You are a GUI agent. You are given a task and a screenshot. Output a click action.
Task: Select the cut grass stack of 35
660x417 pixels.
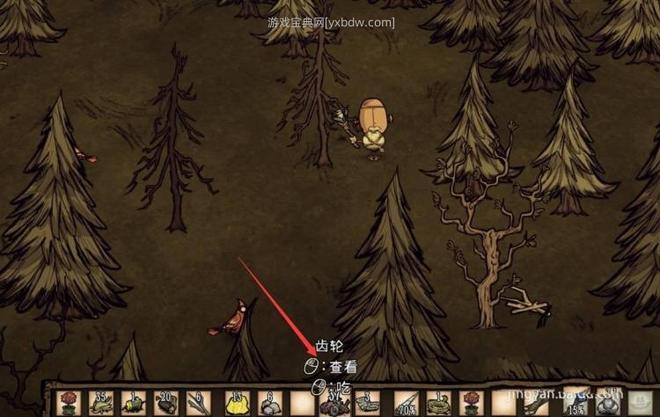(x=101, y=403)
